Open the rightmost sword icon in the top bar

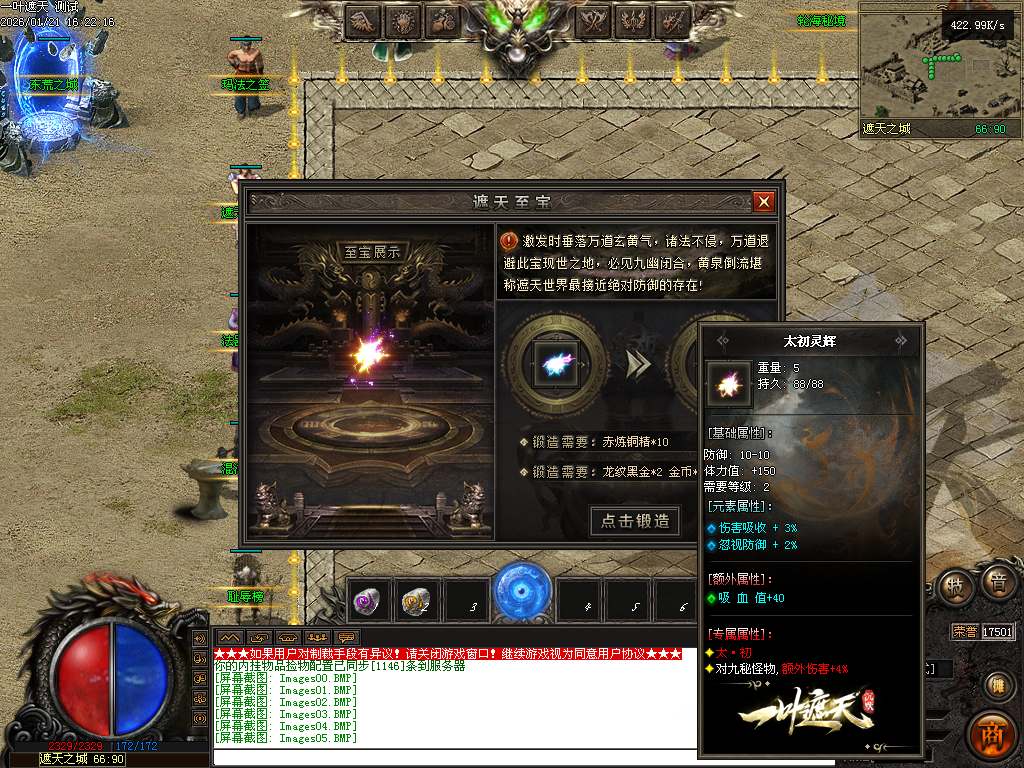[674, 20]
